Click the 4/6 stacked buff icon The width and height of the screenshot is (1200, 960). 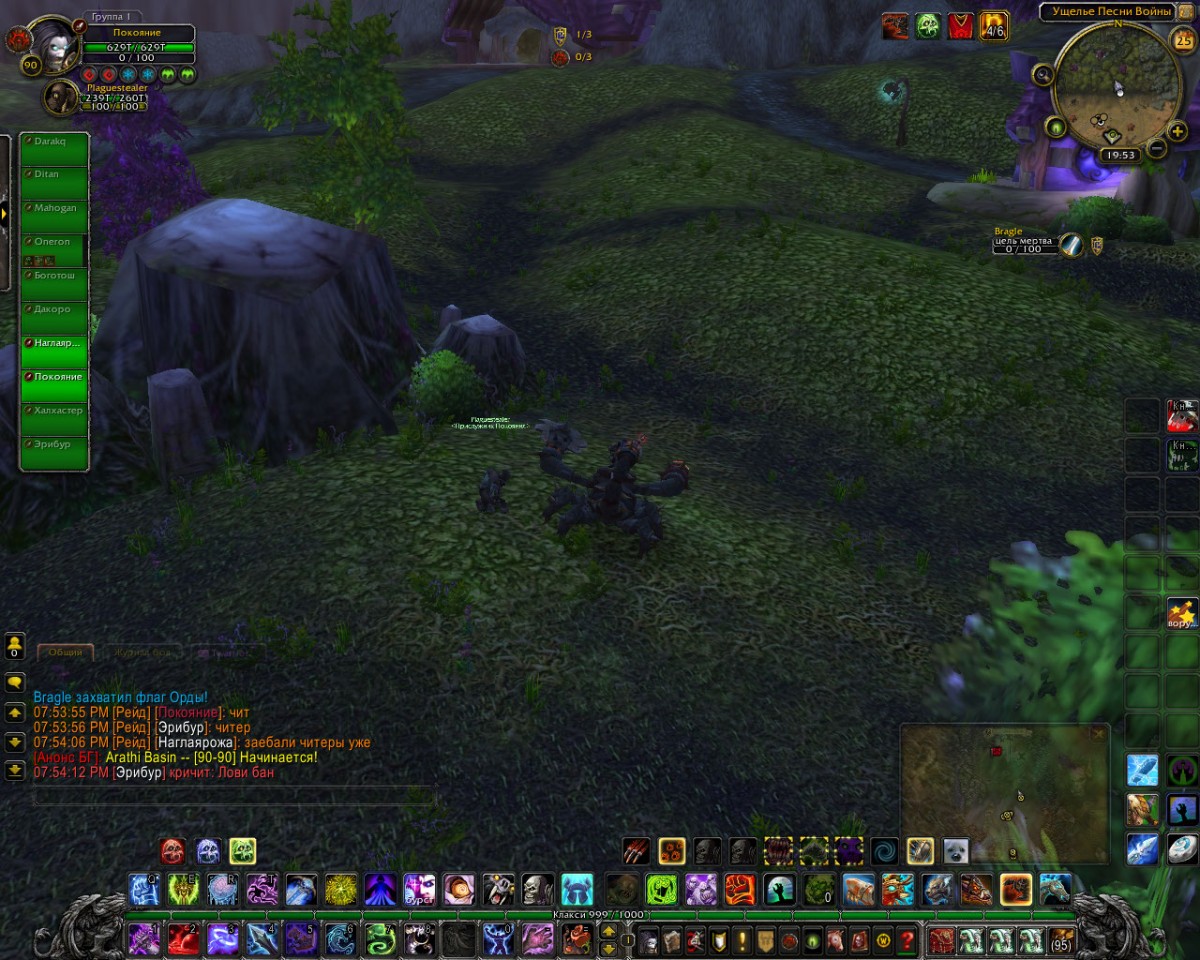tap(993, 25)
